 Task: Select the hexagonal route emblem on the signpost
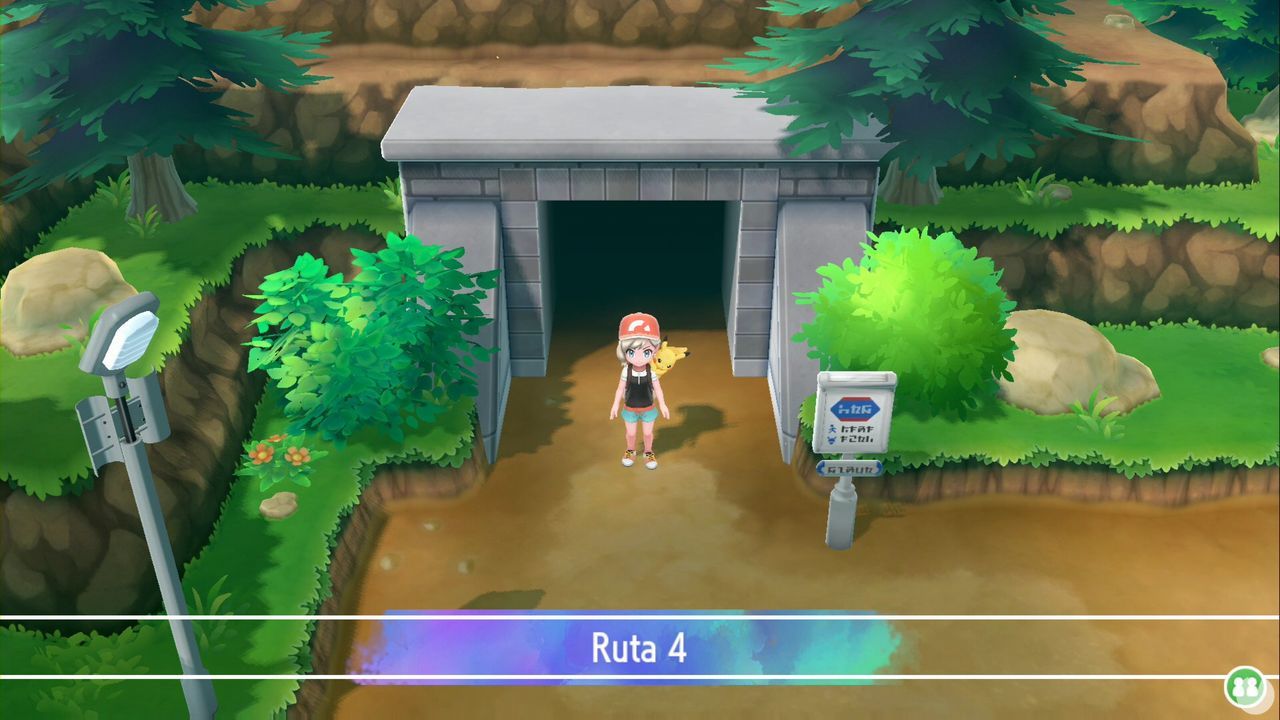point(853,409)
